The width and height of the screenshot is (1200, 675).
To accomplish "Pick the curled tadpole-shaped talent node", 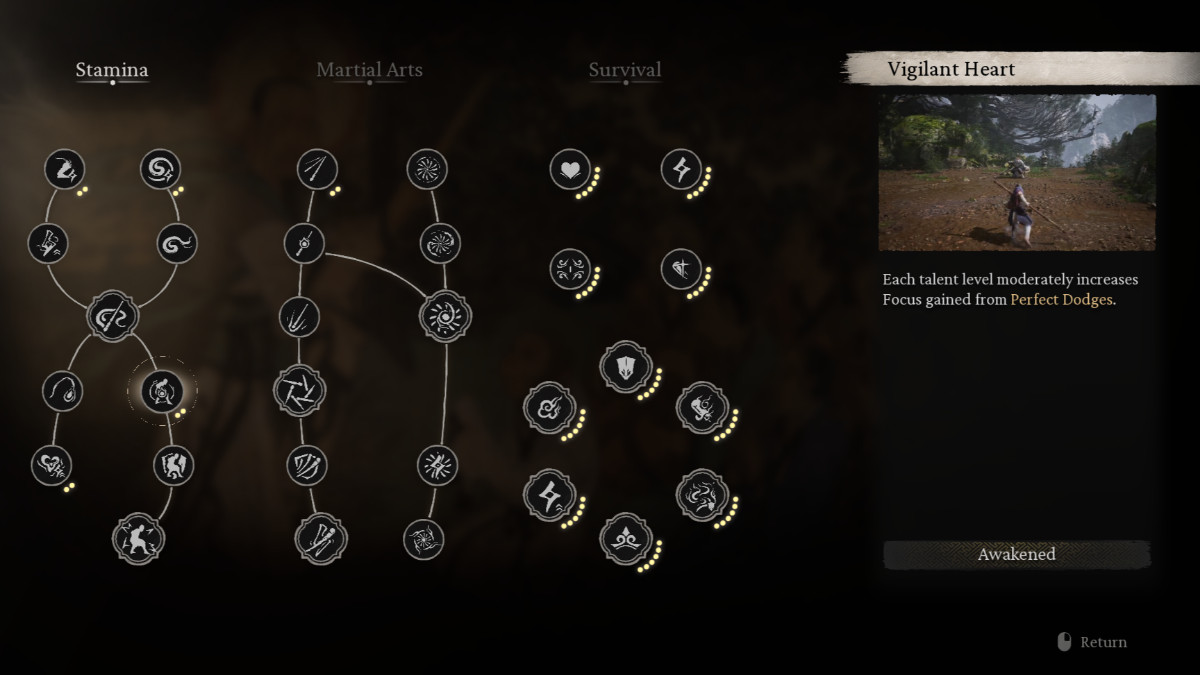I will pyautogui.click(x=62, y=390).
